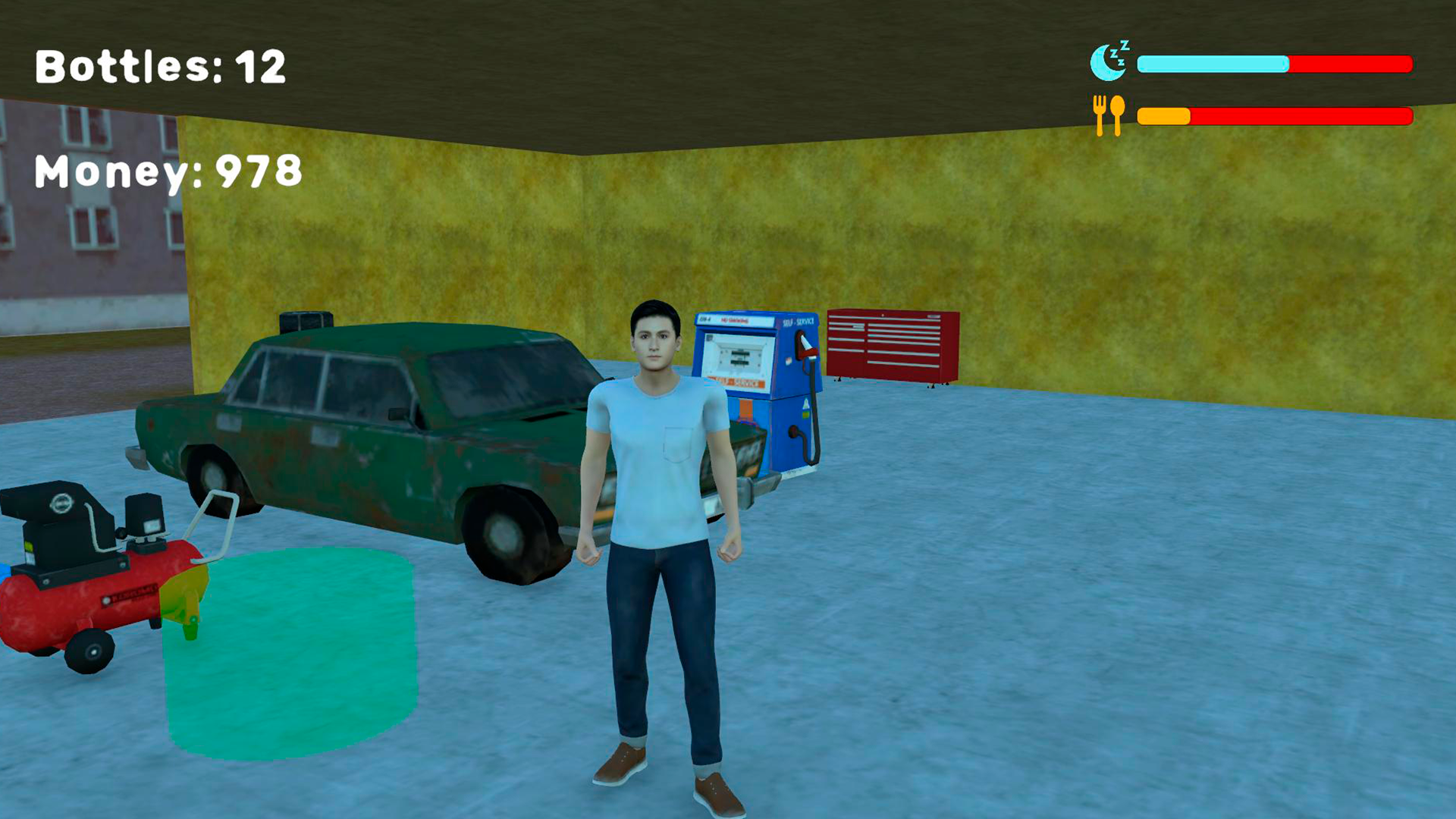Click the blue sleep progress bar
1456x819 pixels.
tap(1213, 64)
